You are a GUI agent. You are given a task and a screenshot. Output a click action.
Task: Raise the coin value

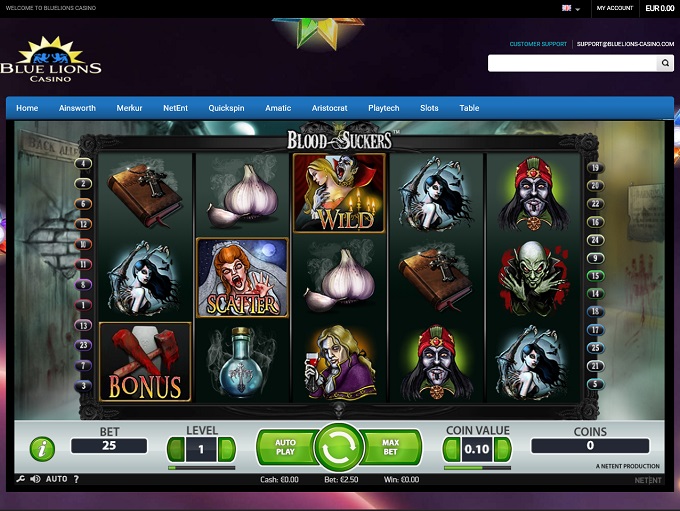tap(503, 449)
